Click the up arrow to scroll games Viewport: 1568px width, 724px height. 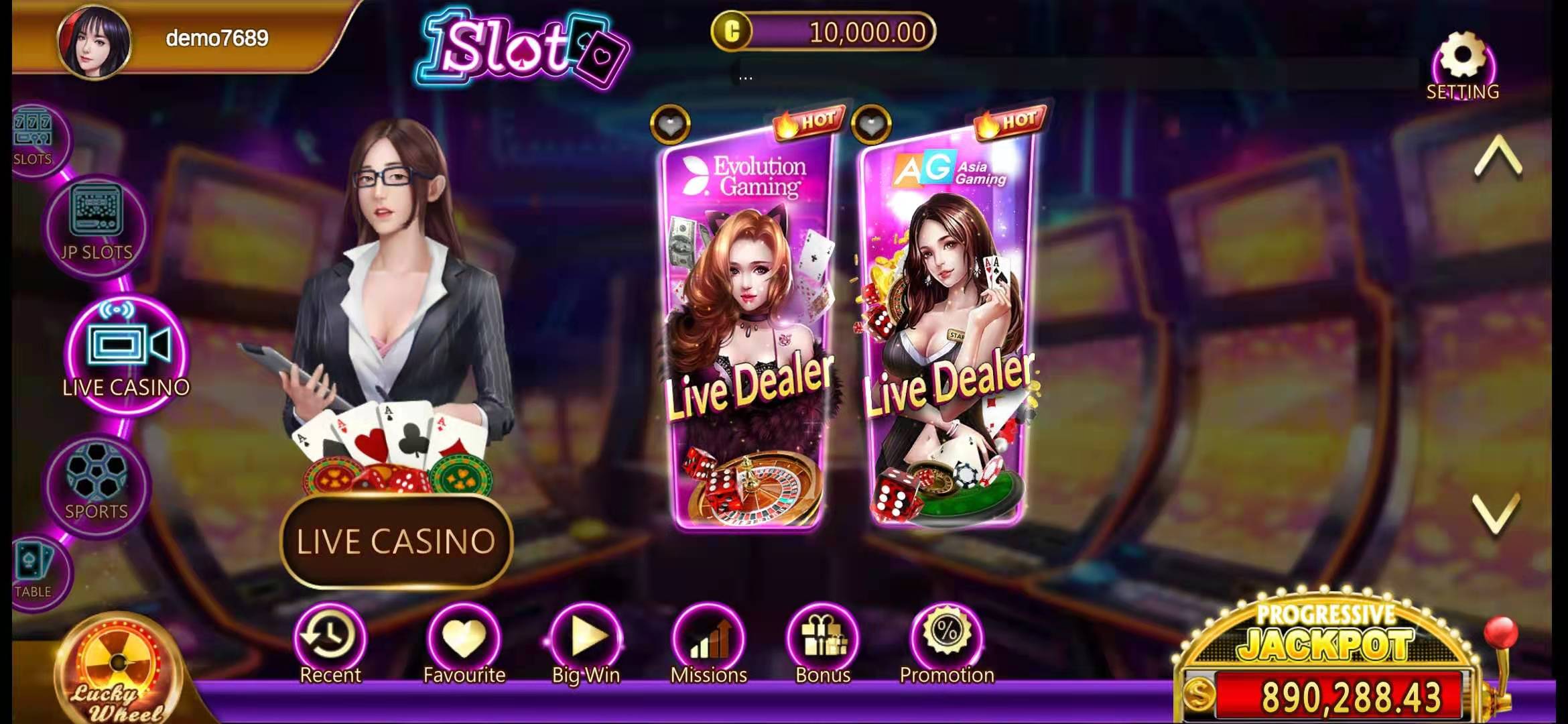click(x=1498, y=158)
